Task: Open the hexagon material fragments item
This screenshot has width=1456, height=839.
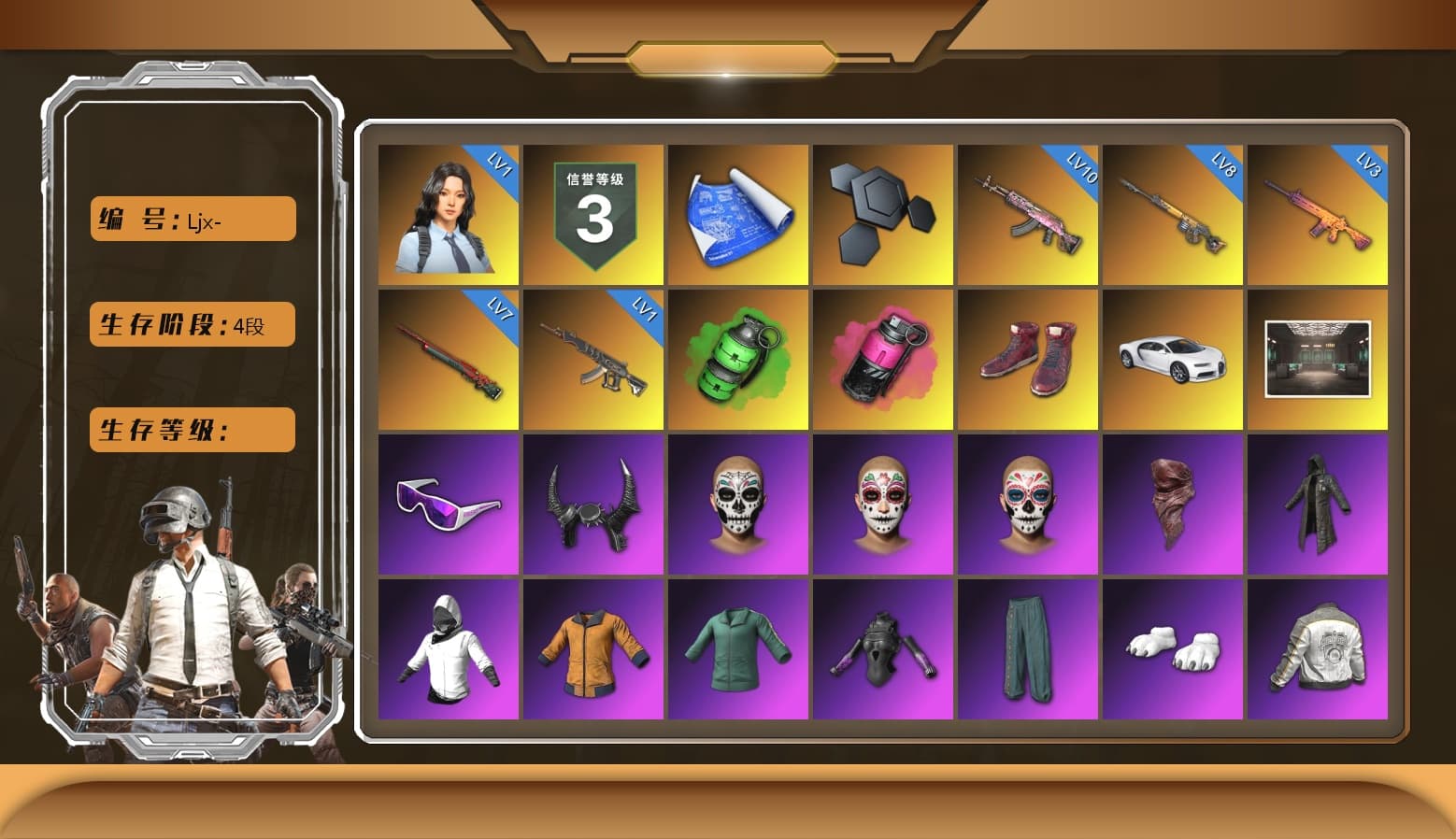Action: [x=883, y=213]
